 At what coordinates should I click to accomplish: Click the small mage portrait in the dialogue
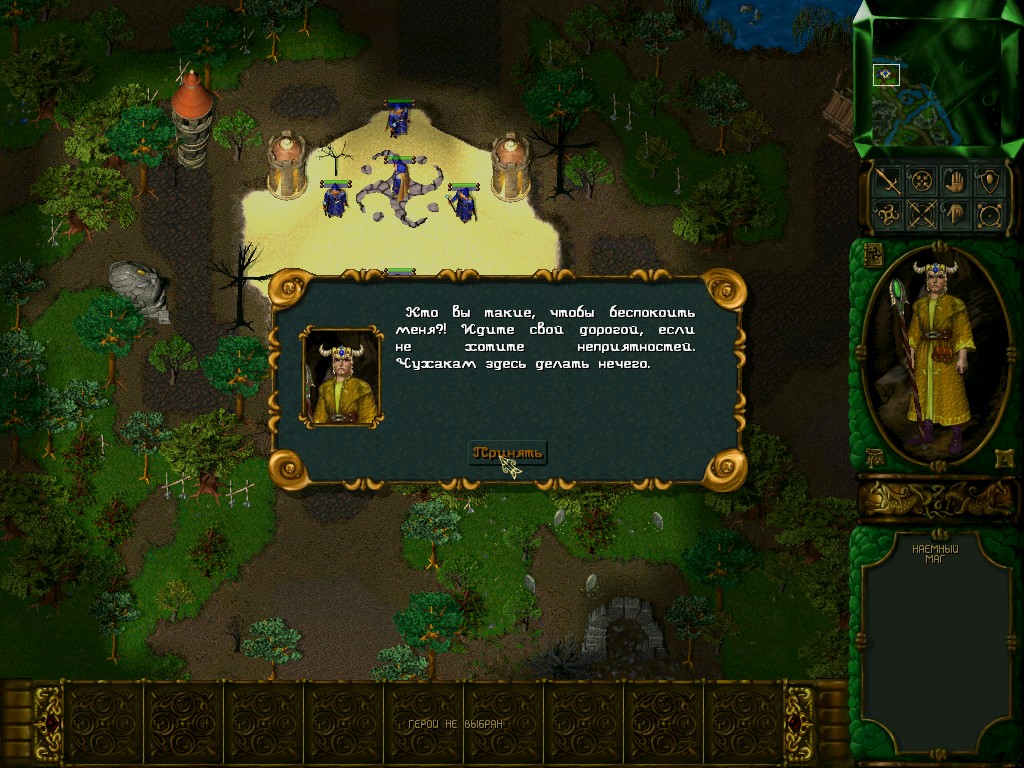coord(341,377)
